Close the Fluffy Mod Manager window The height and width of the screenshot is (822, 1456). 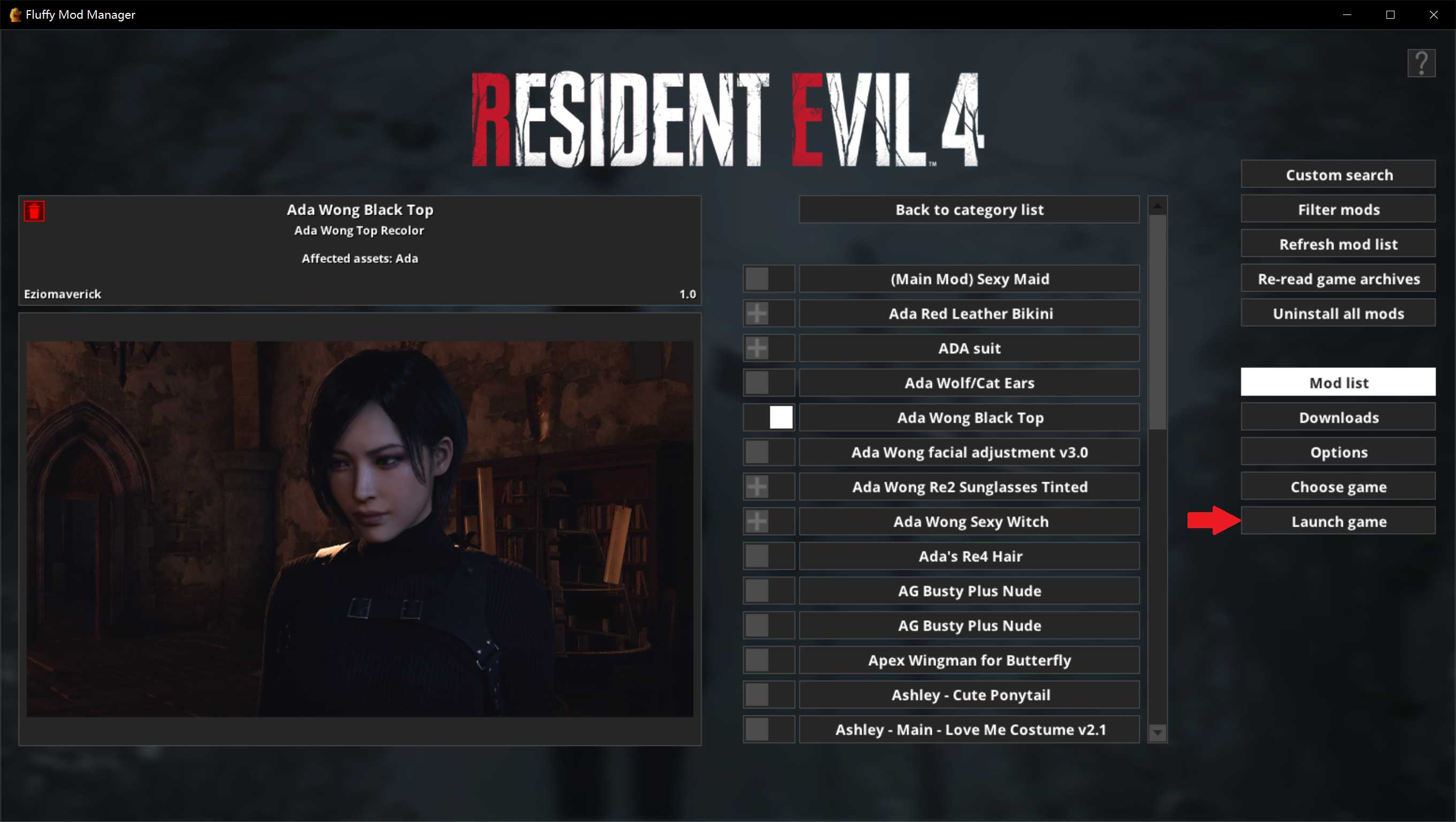(x=1434, y=14)
